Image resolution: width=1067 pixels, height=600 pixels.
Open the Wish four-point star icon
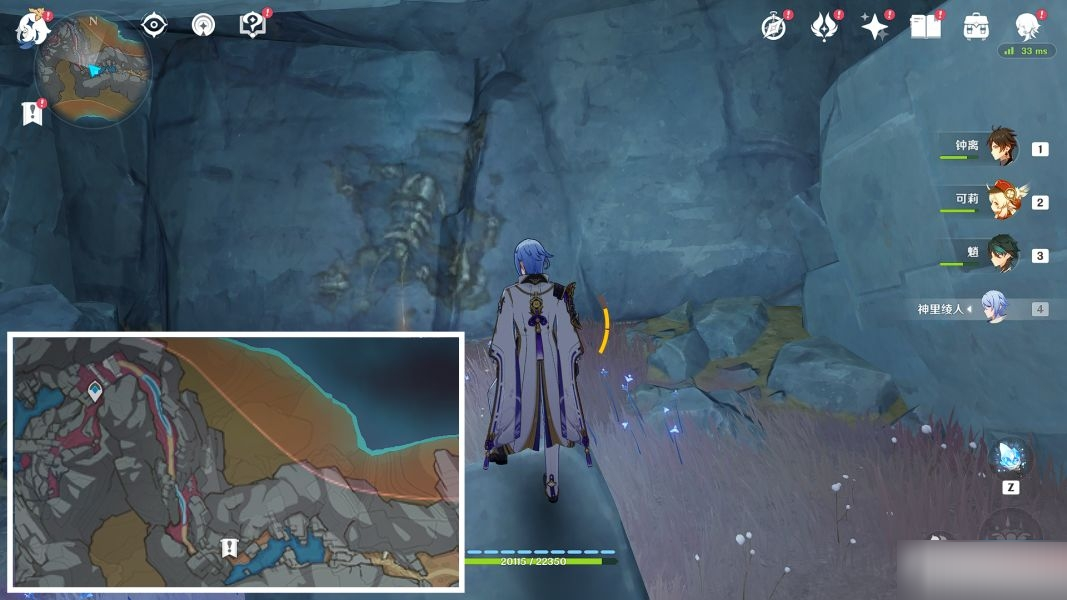point(875,27)
